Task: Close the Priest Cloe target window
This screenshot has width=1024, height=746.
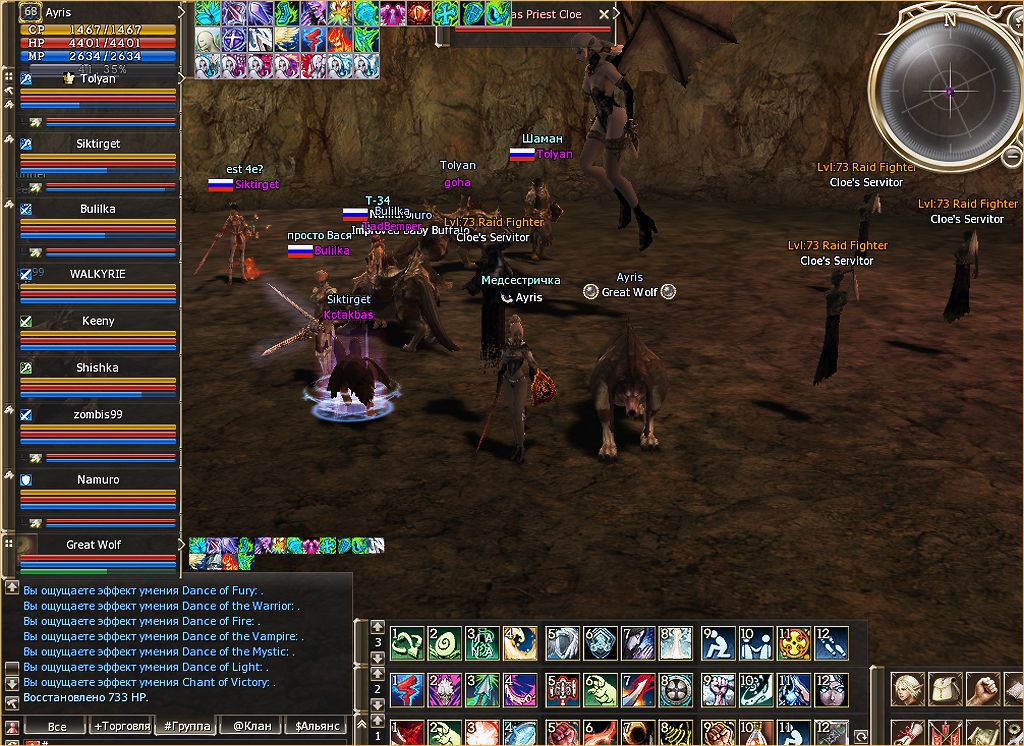Action: [x=603, y=15]
